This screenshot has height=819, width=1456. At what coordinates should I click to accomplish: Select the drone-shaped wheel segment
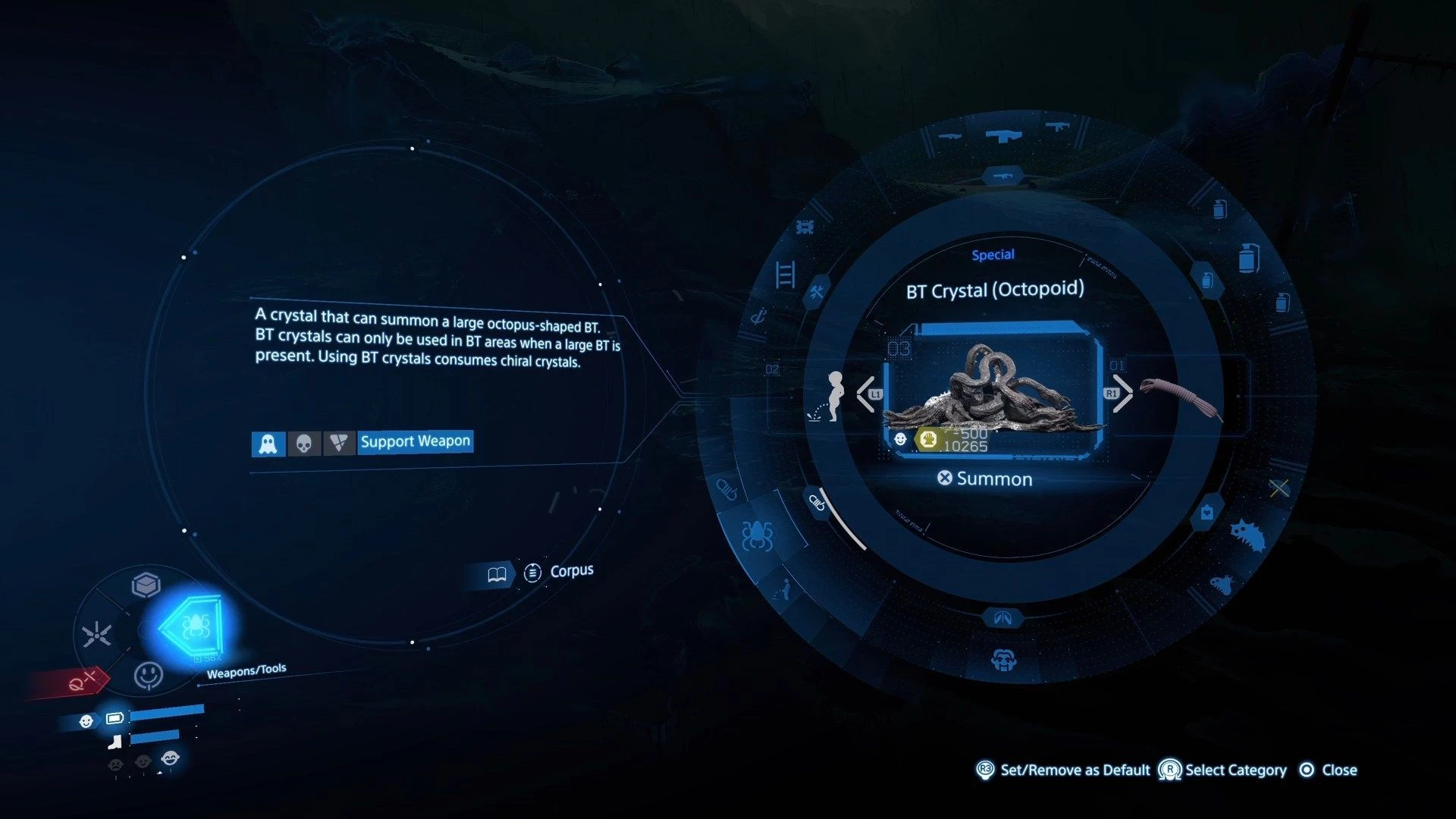click(97, 634)
